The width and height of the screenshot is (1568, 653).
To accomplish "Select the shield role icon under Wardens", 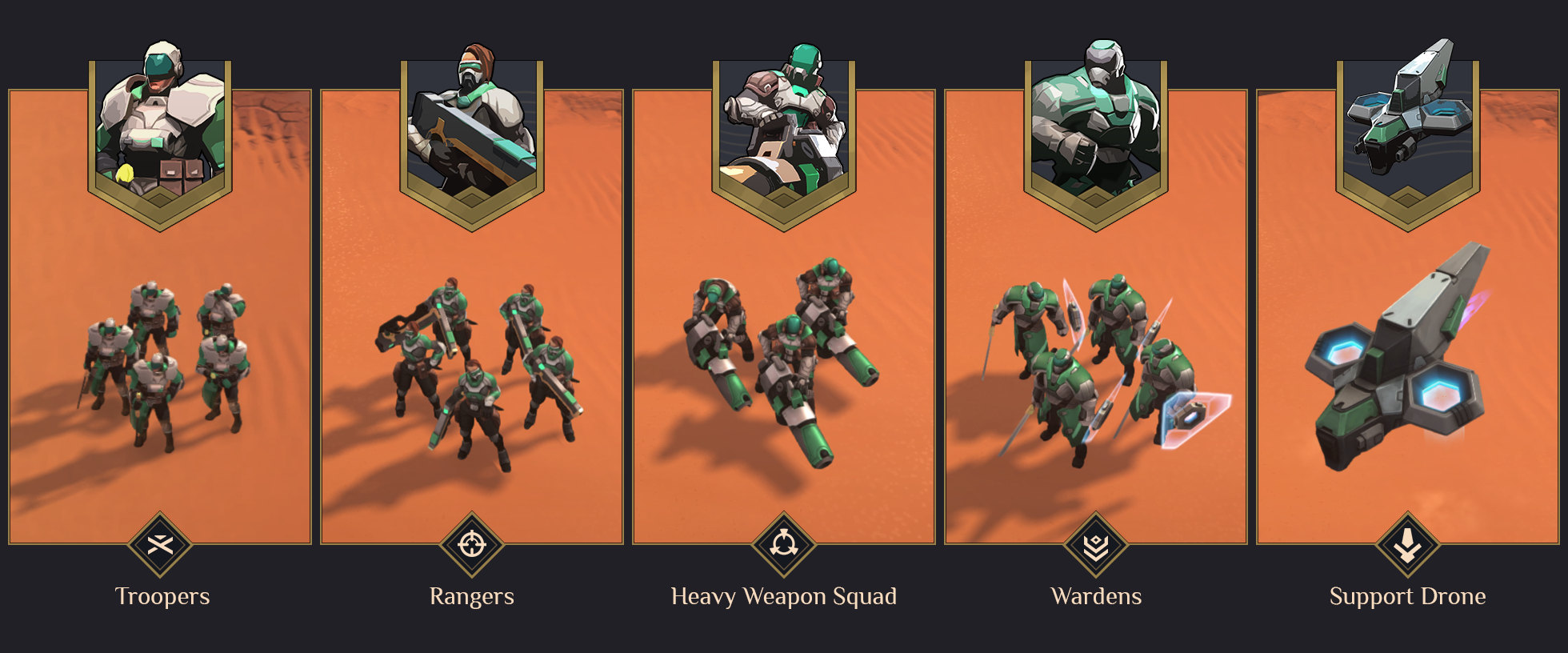I will (1095, 546).
